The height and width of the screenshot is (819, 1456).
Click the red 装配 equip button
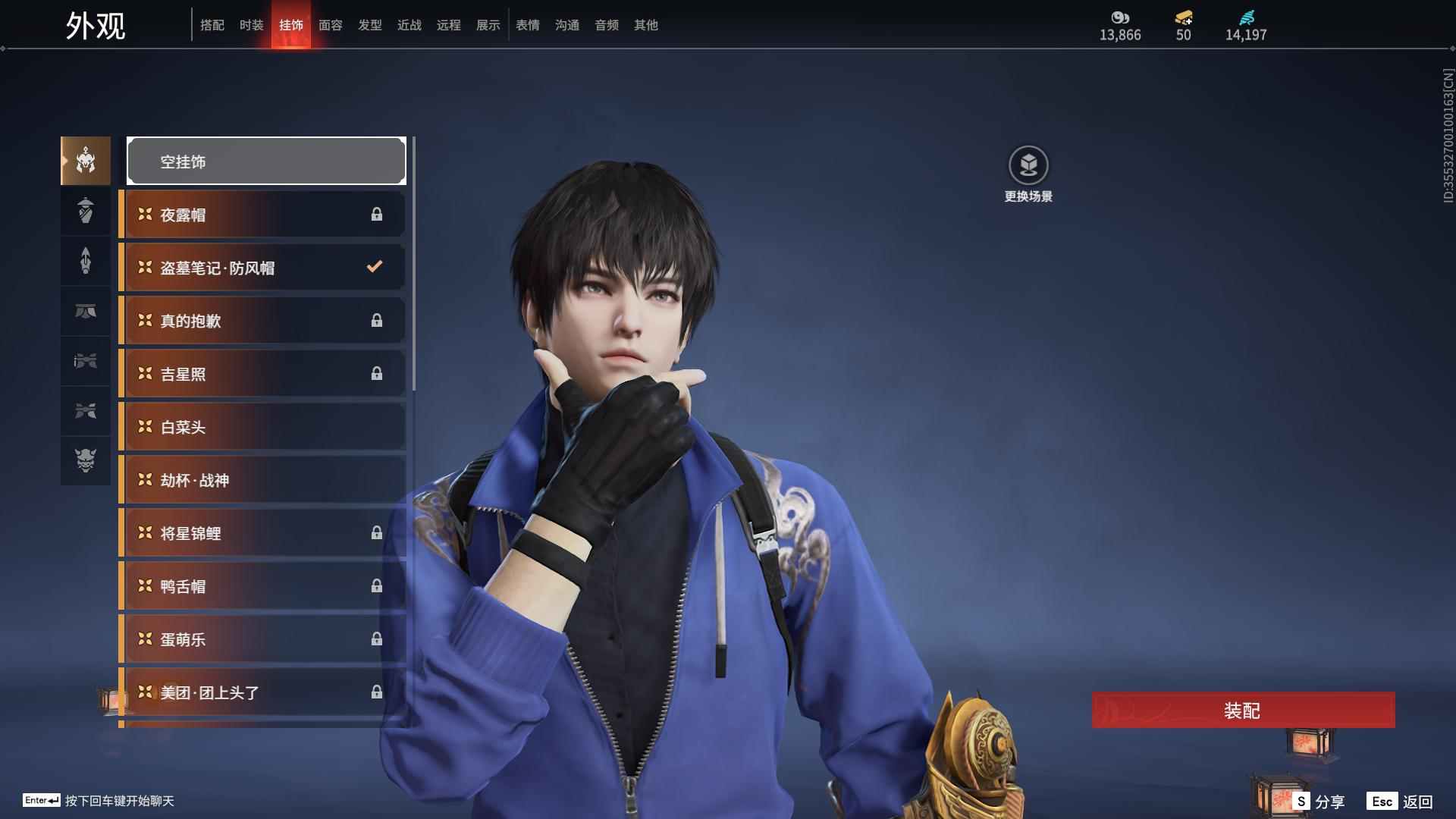tap(1243, 711)
